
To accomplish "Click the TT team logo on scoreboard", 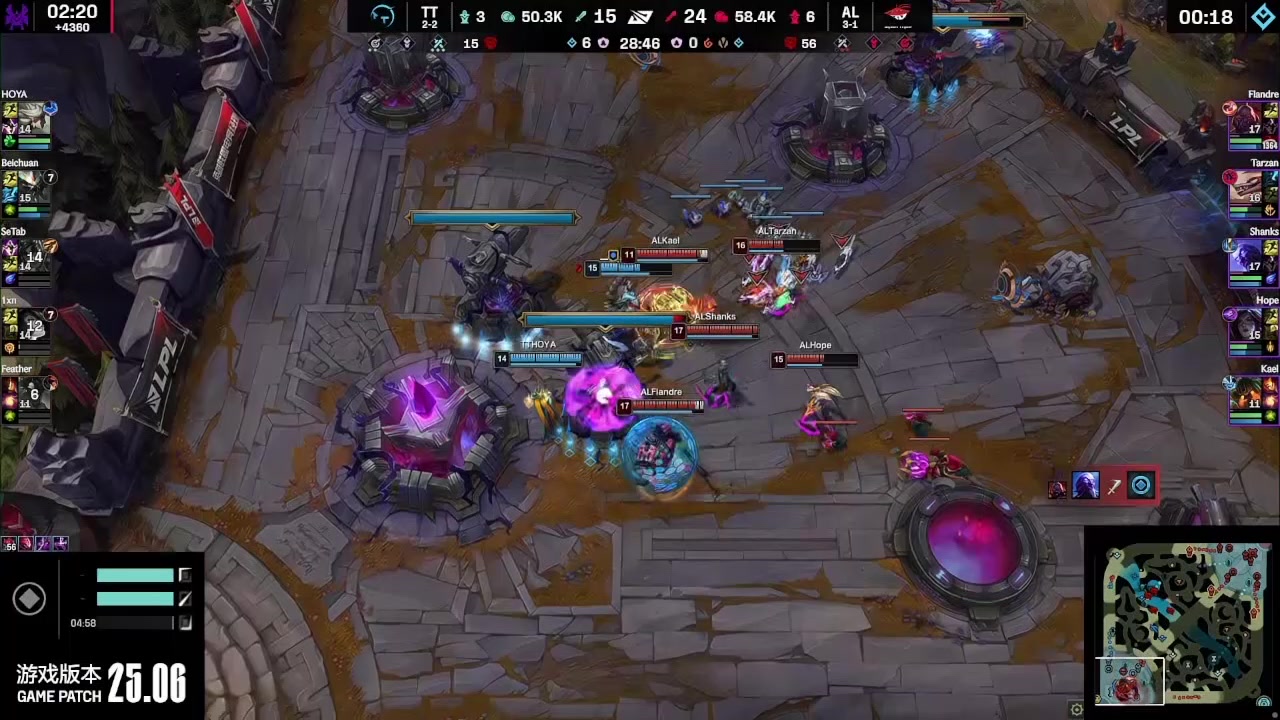I will pyautogui.click(x=383, y=16).
